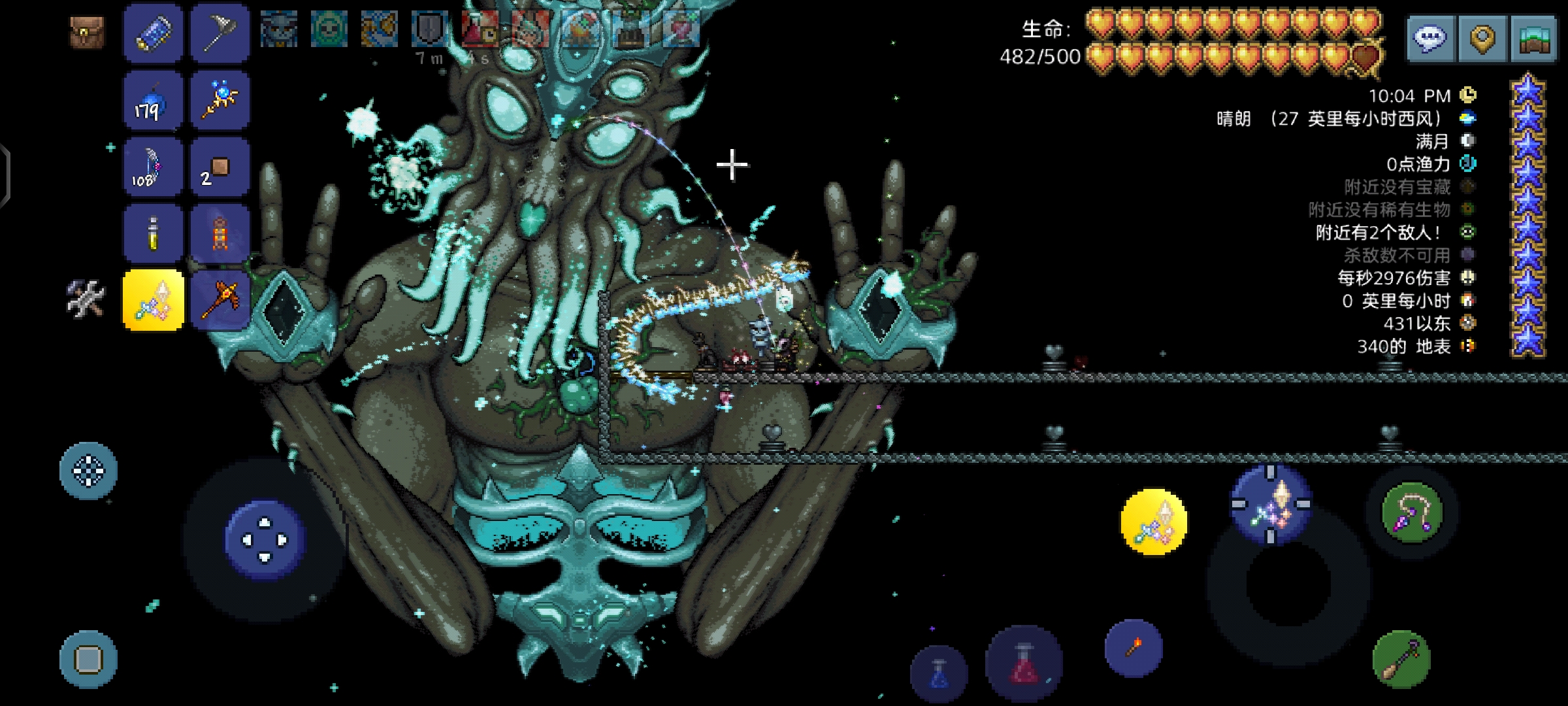Select the bug net hotbar slot
The width and height of the screenshot is (1568, 706).
coord(220,33)
